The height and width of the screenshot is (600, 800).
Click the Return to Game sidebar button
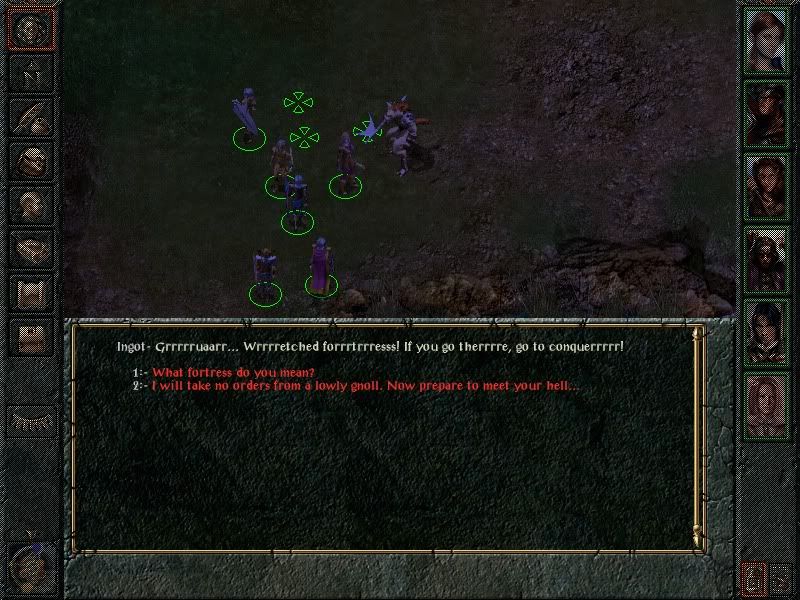coord(30,29)
